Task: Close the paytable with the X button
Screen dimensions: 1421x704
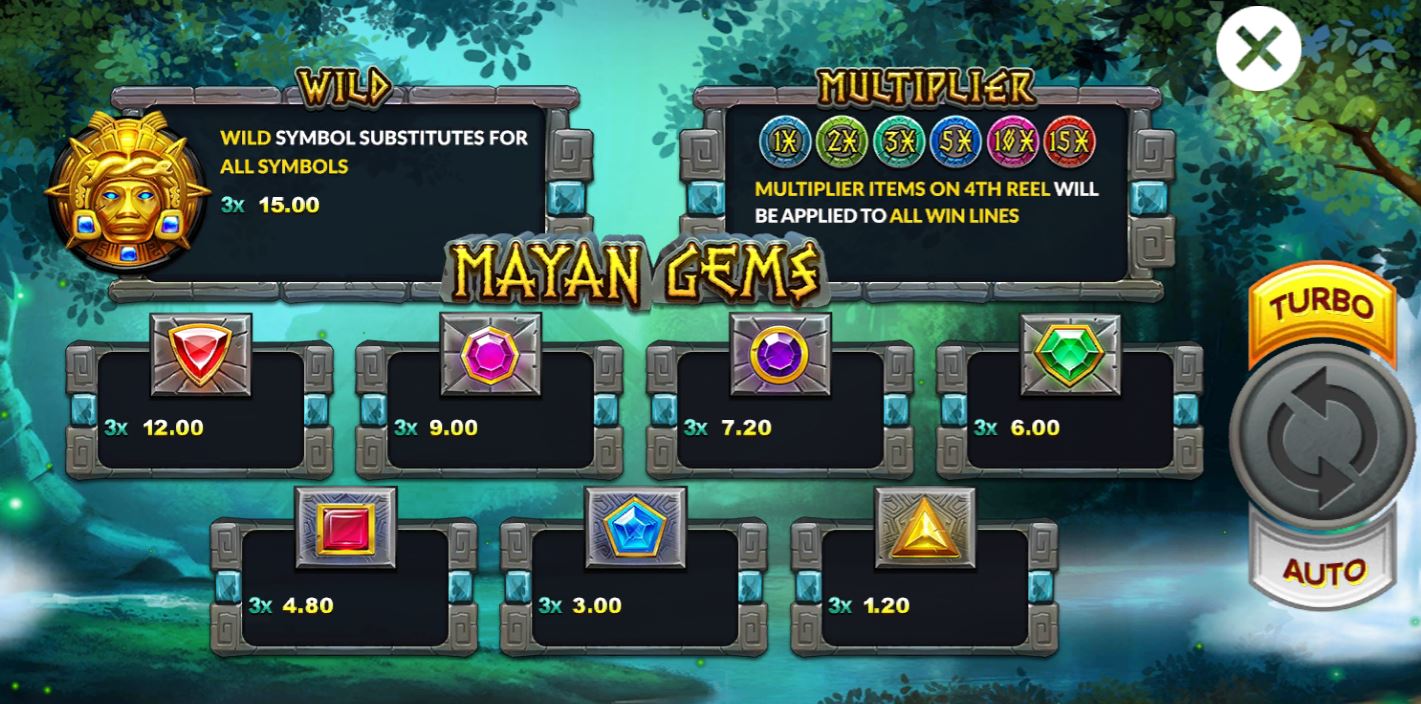Action: point(1258,48)
